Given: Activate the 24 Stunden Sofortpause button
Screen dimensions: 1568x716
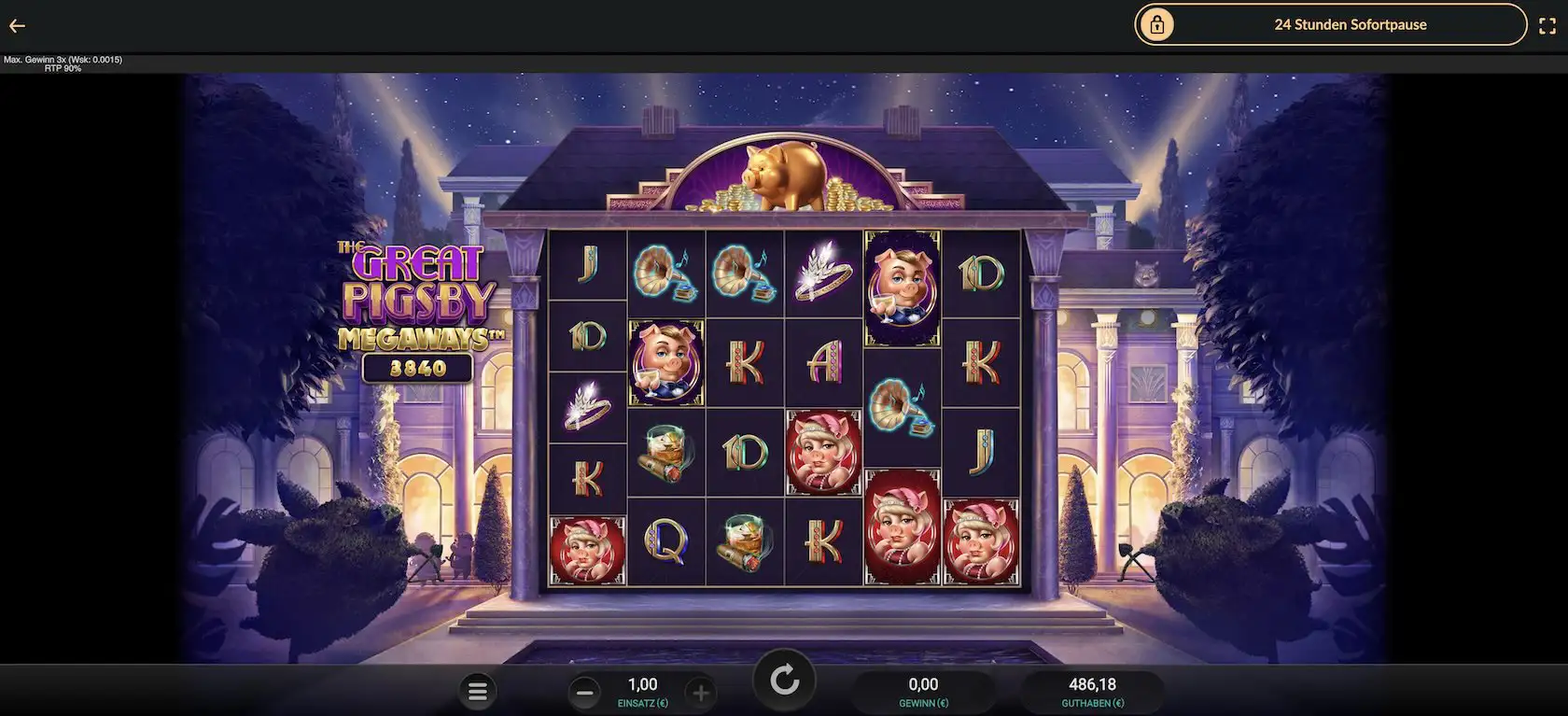Looking at the screenshot, I should point(1330,25).
